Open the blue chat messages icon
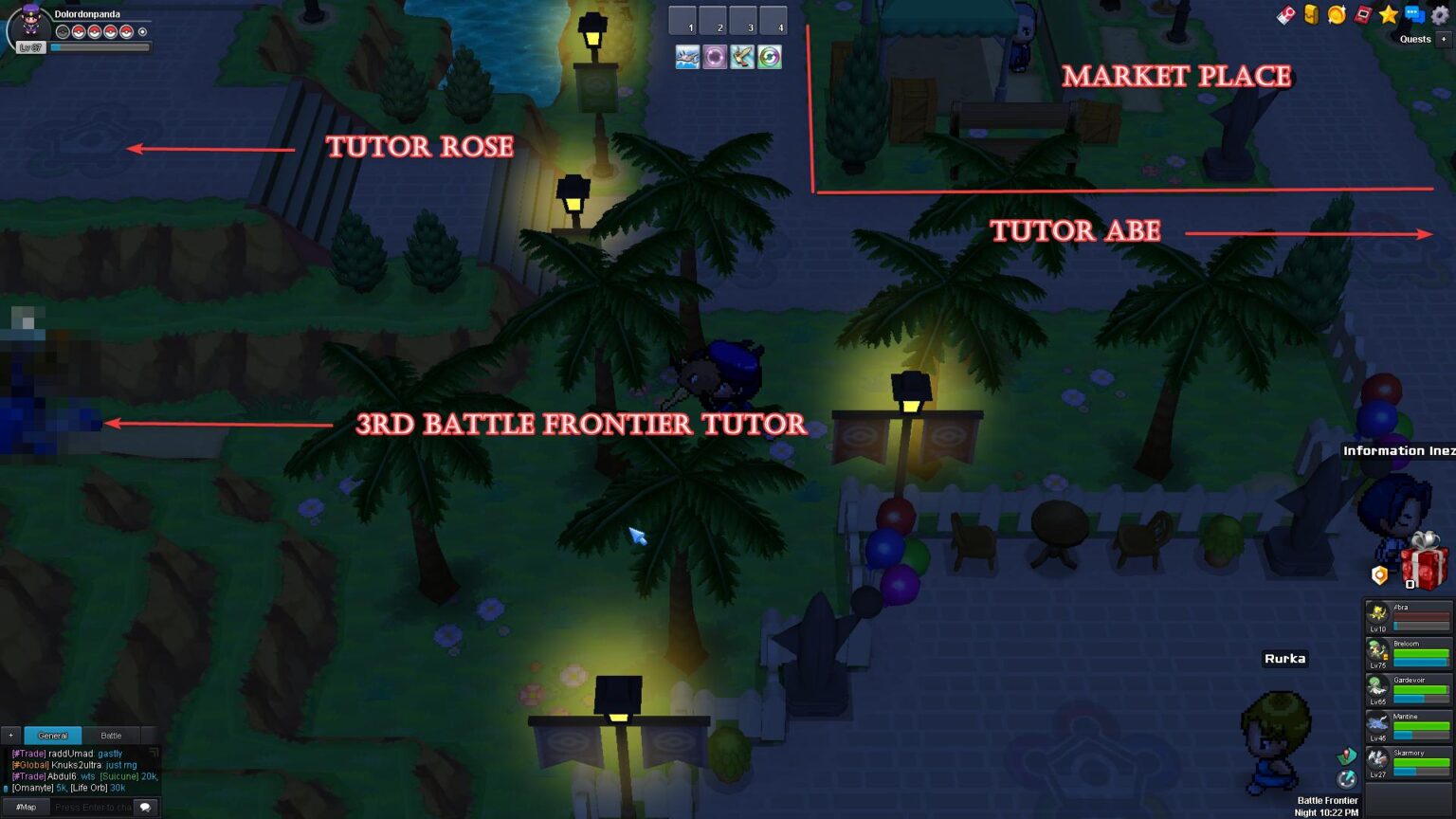Screen dimensions: 1456x819 click(x=1415, y=15)
